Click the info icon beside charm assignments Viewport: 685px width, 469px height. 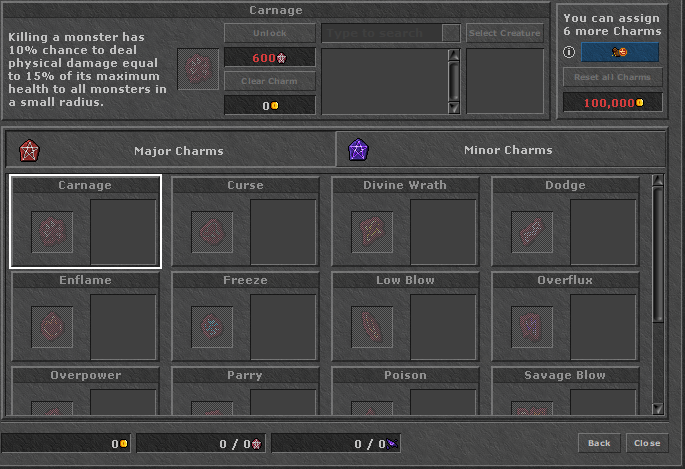pyautogui.click(x=569, y=52)
